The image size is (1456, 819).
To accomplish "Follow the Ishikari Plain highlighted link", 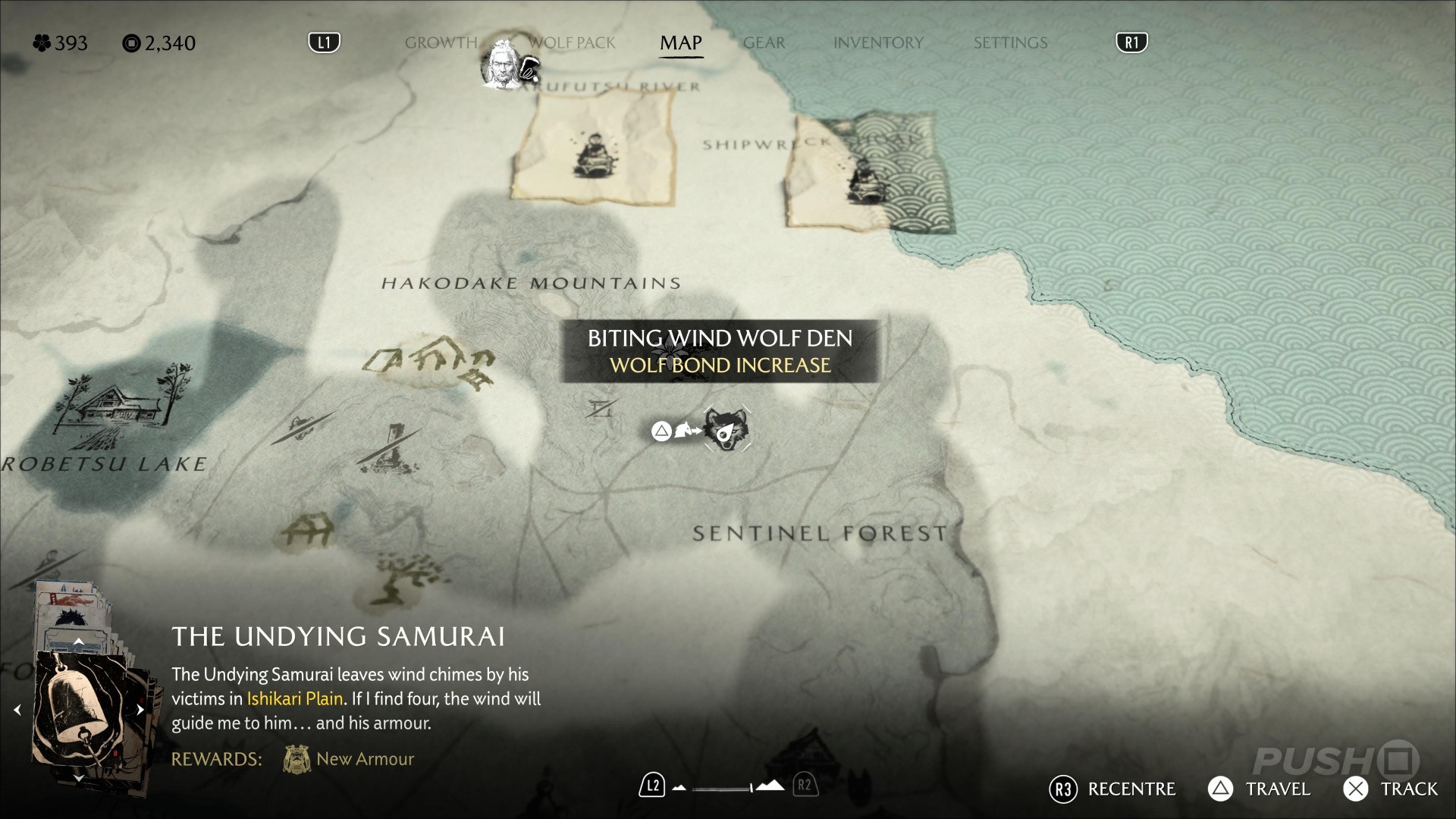I will tap(295, 698).
